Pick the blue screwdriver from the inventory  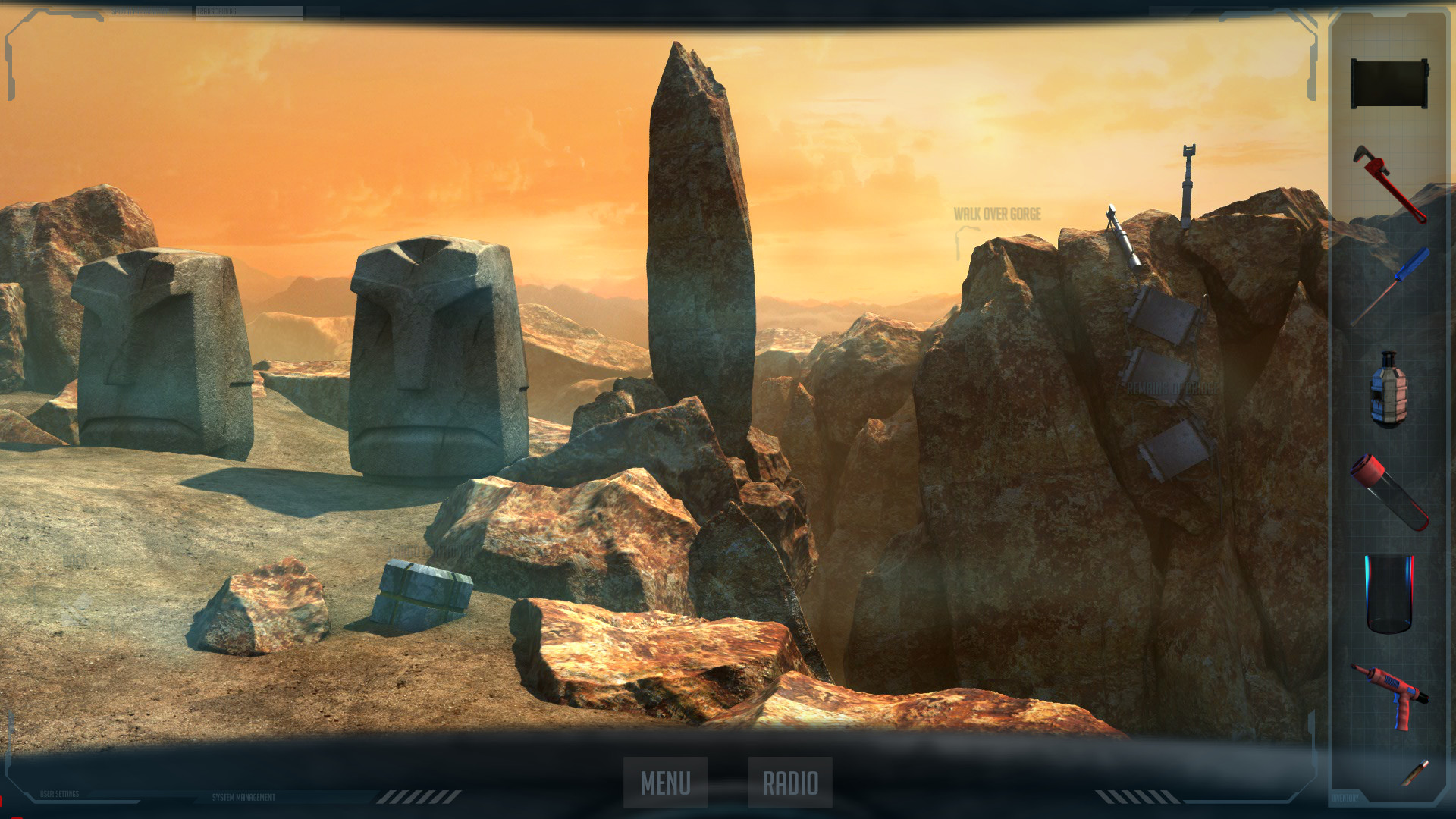point(1399,277)
